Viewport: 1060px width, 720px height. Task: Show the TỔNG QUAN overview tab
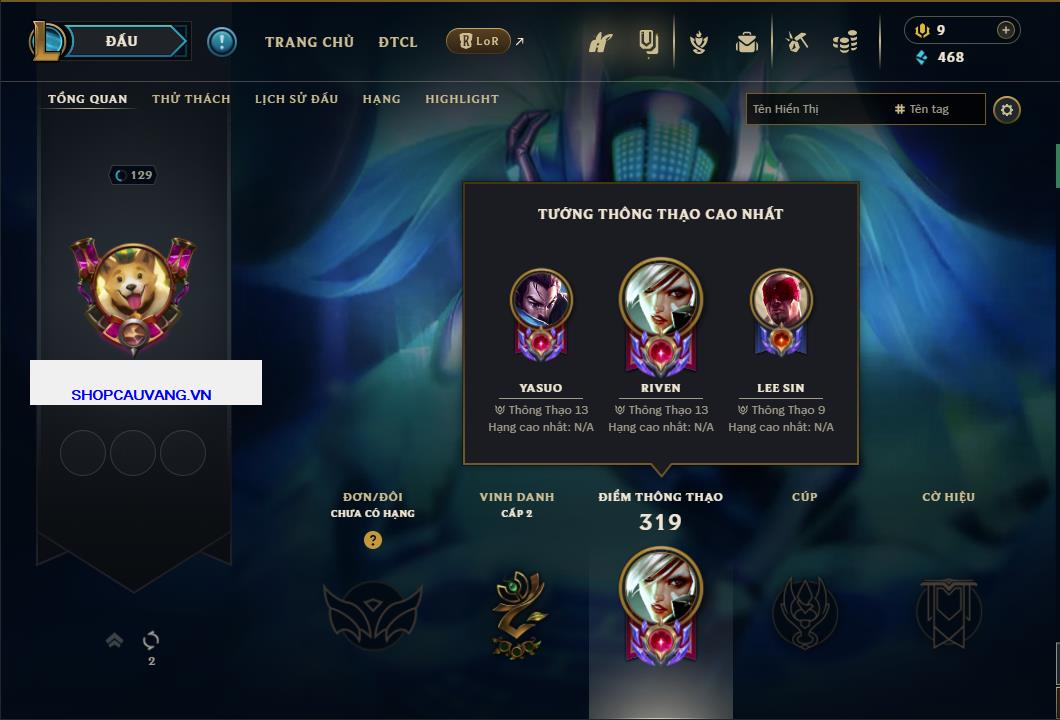(88, 99)
